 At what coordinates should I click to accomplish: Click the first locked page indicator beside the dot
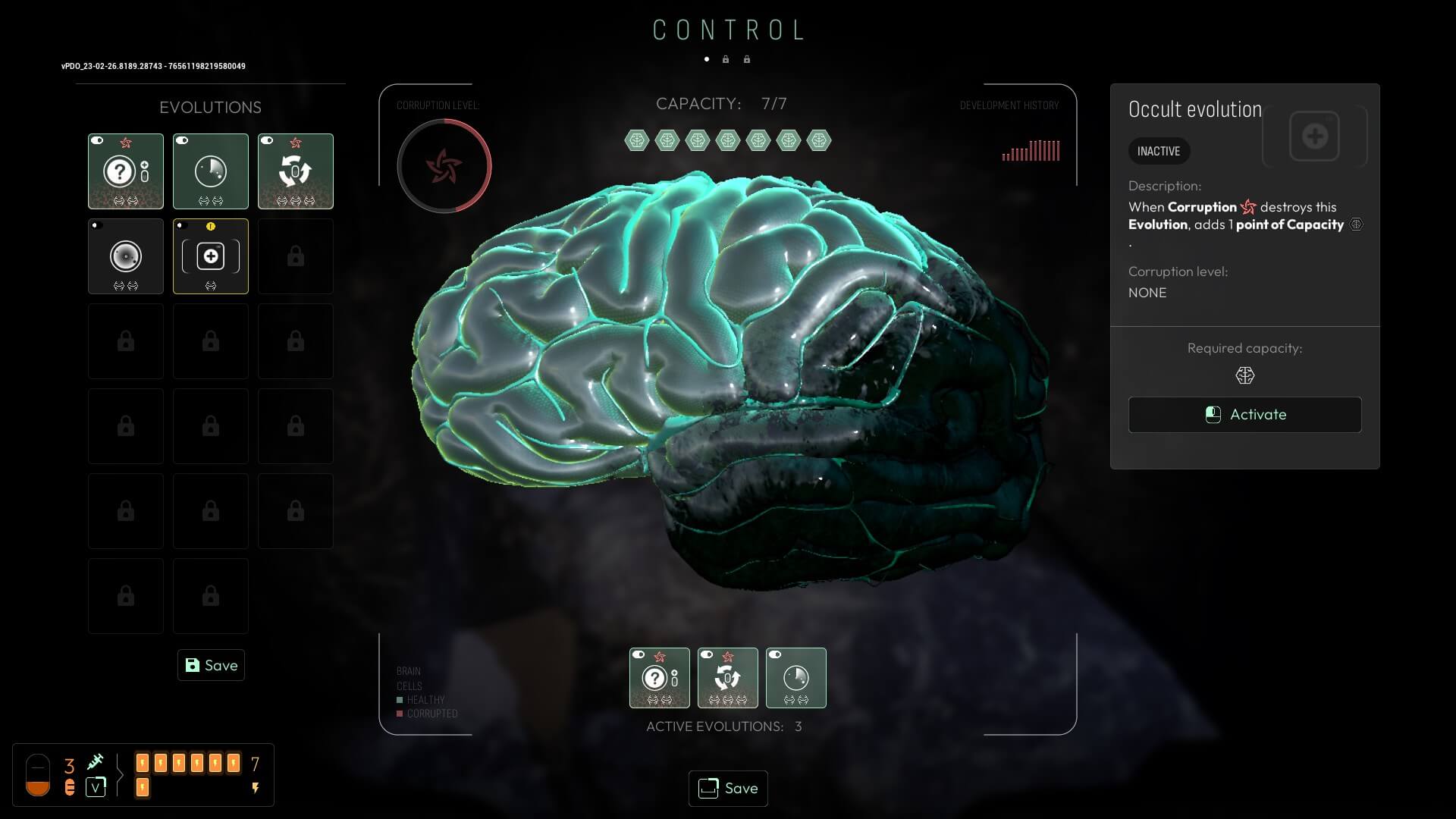726,58
